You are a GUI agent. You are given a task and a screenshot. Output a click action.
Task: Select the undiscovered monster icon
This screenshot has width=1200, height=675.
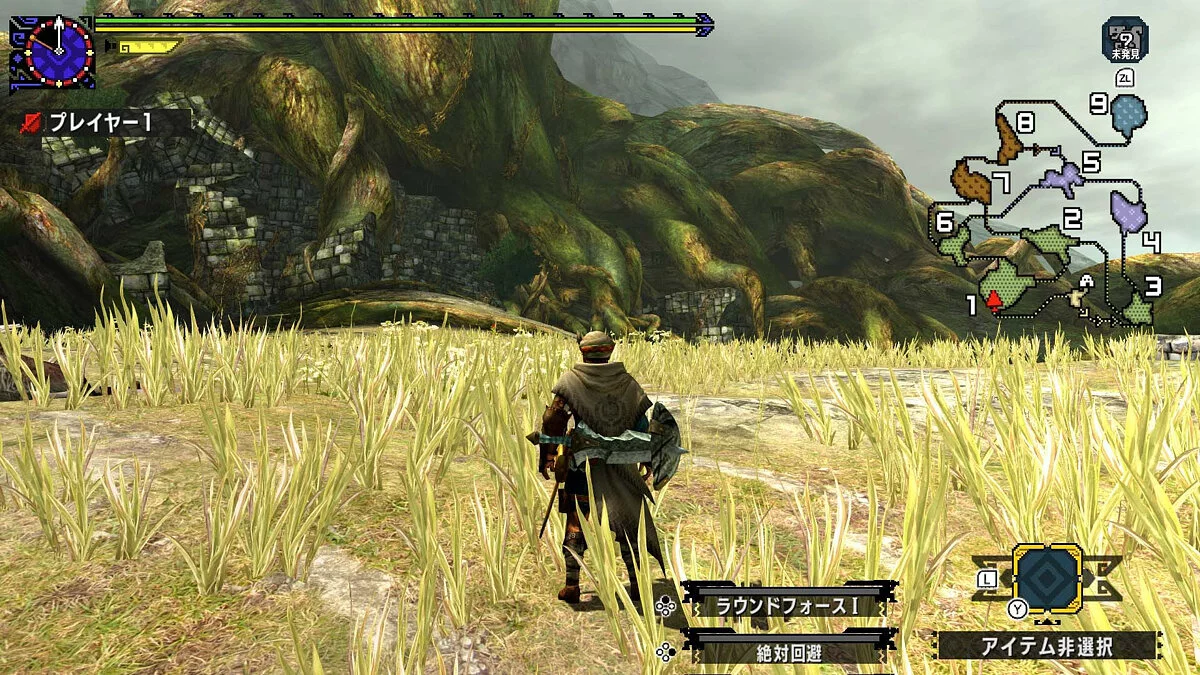(1125, 39)
